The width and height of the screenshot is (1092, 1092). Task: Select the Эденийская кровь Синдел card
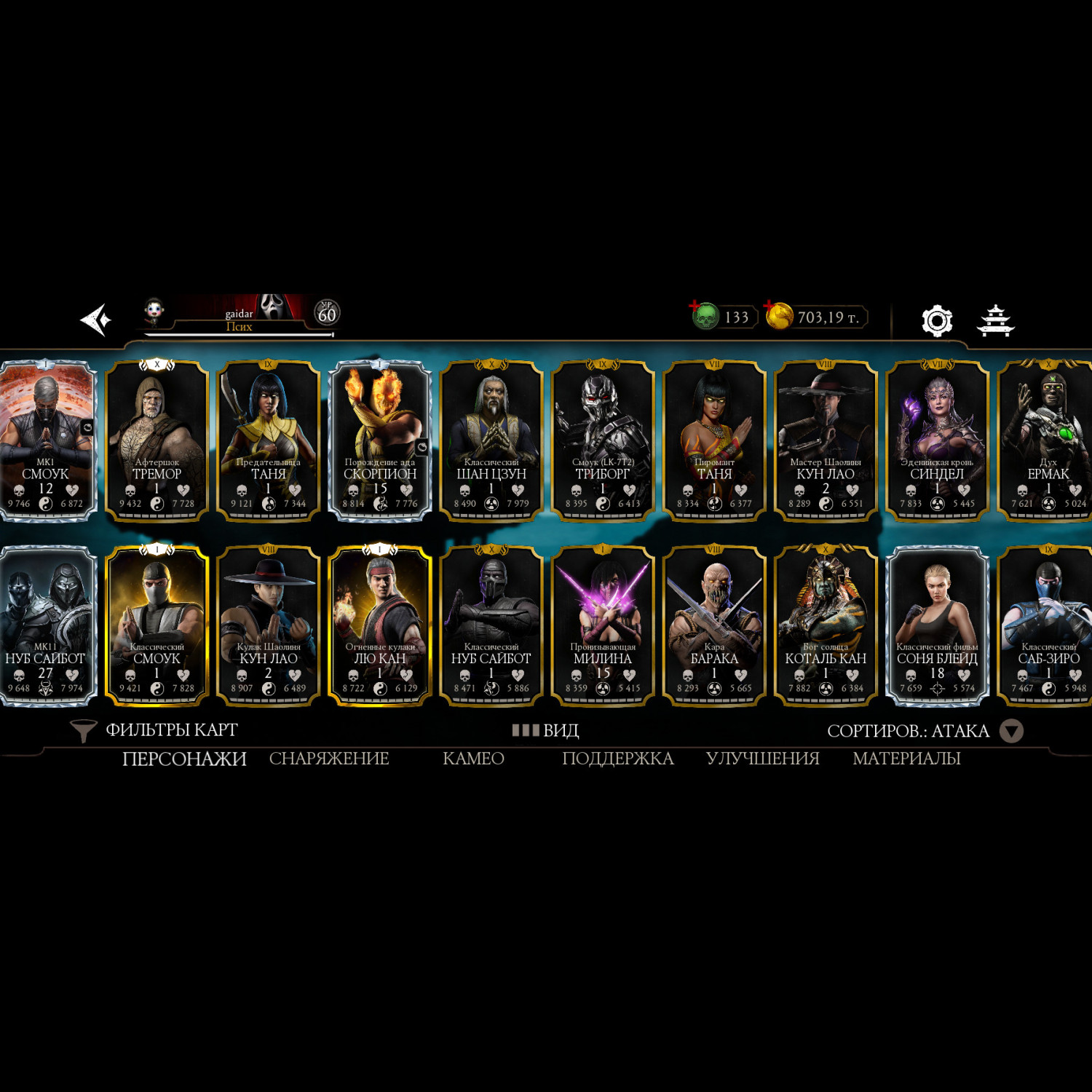(937, 440)
